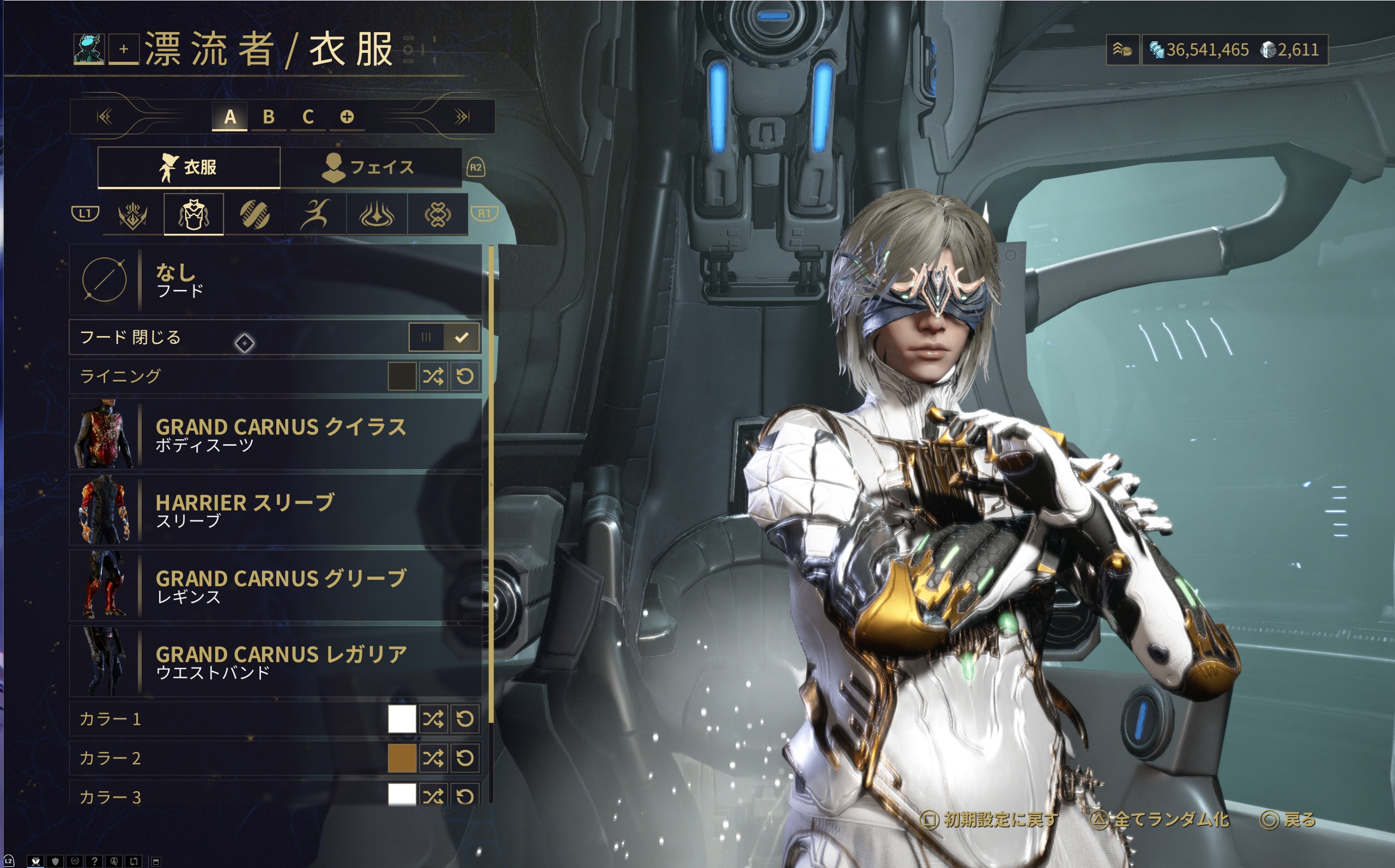Select the 衣服 tab

[x=189, y=167]
